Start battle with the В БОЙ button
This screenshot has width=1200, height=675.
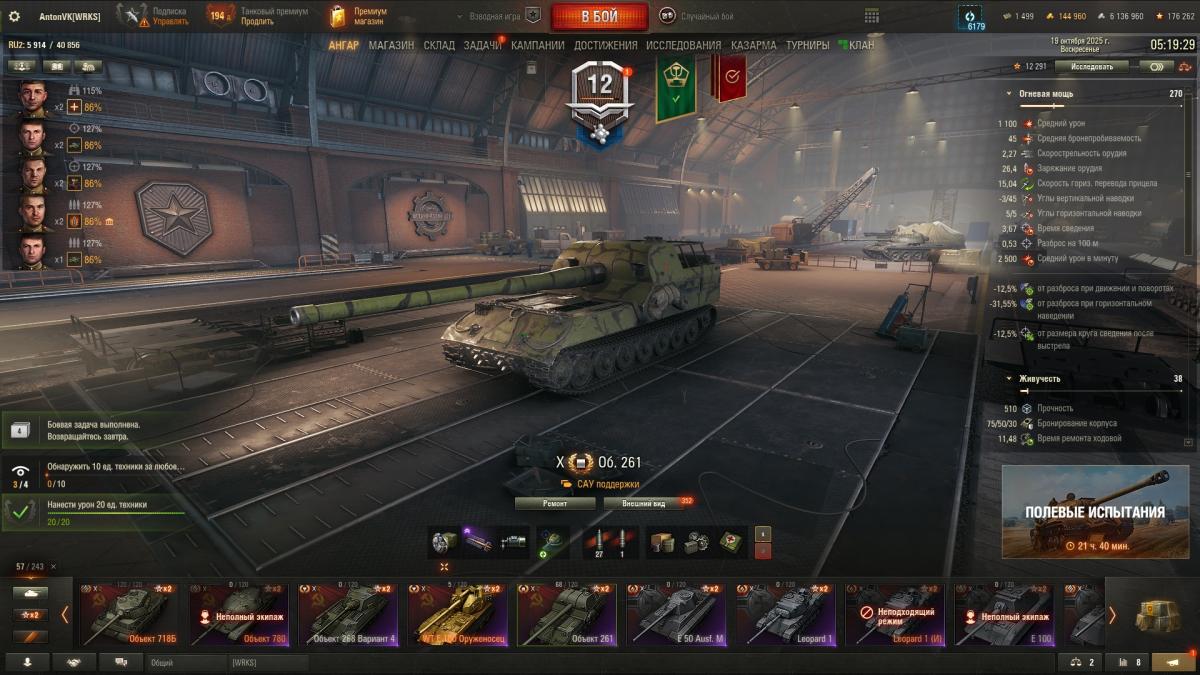[x=599, y=17]
